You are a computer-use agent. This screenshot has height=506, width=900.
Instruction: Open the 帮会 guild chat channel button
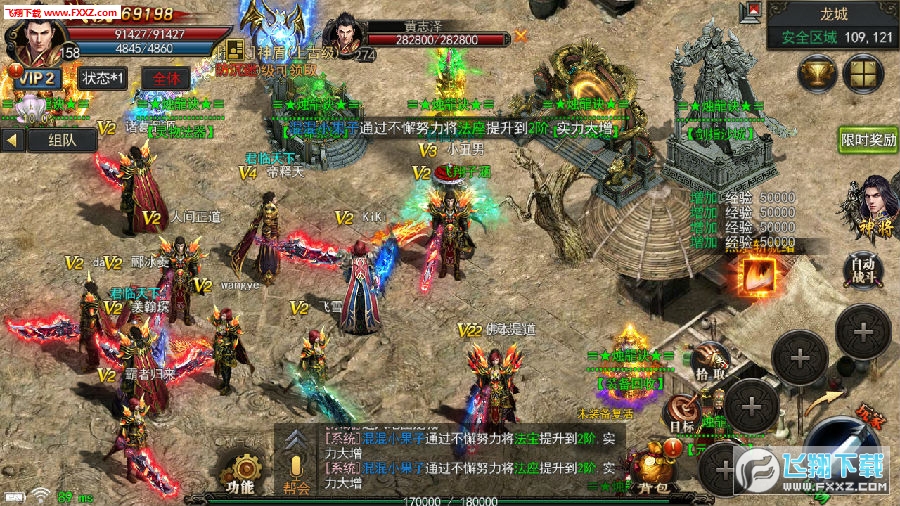coord(295,470)
